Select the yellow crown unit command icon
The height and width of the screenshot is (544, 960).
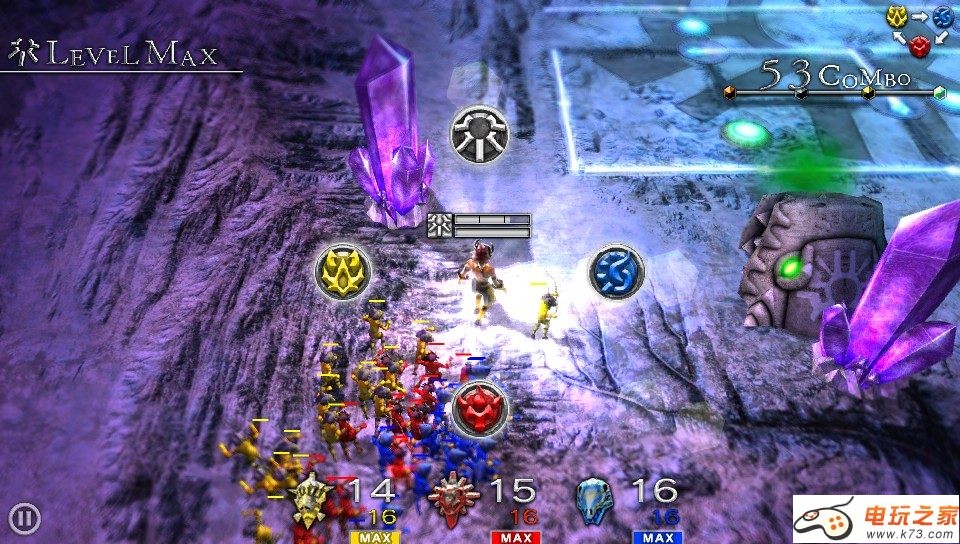(x=342, y=271)
